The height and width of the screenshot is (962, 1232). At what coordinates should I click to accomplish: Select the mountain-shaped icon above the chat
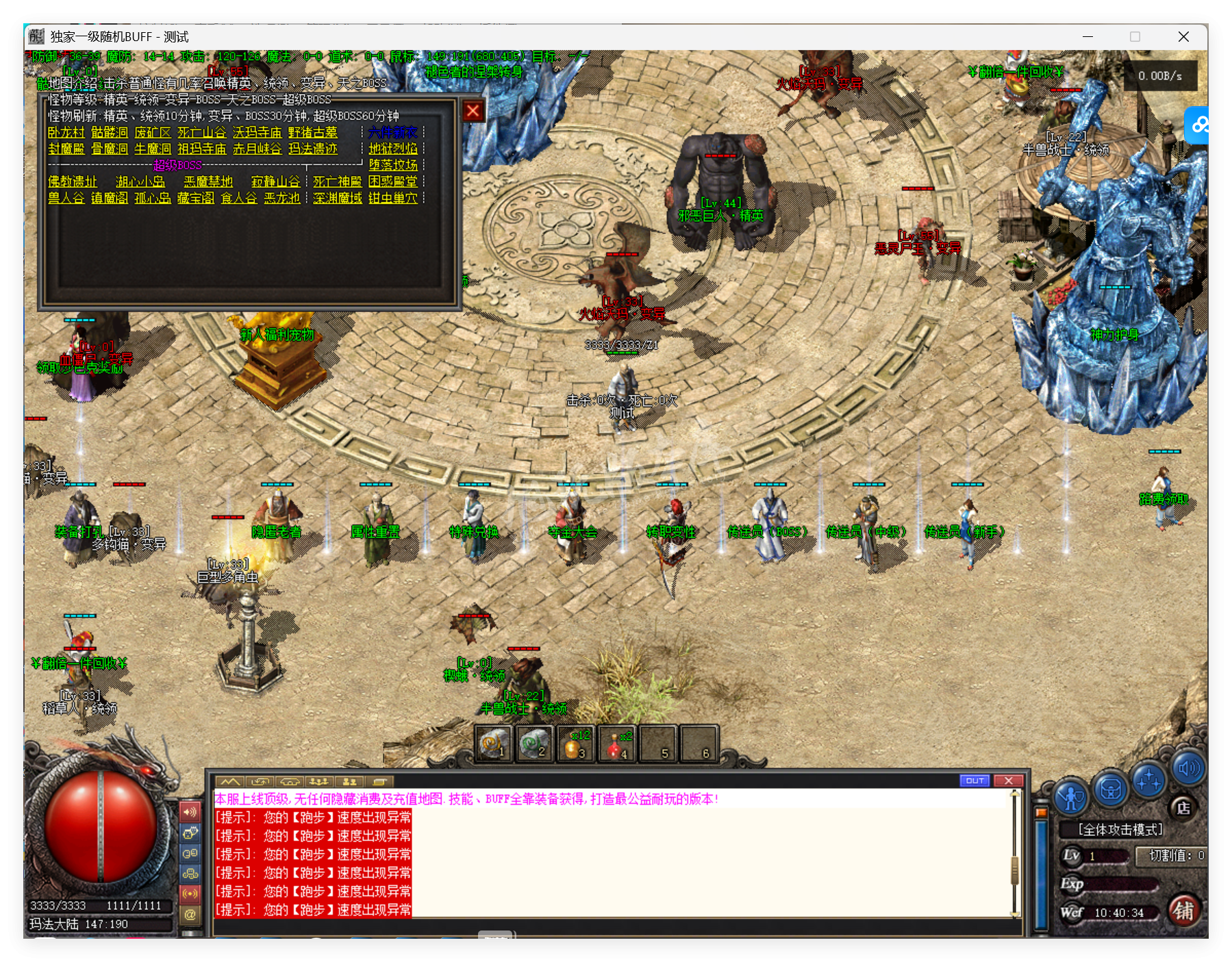[x=231, y=782]
